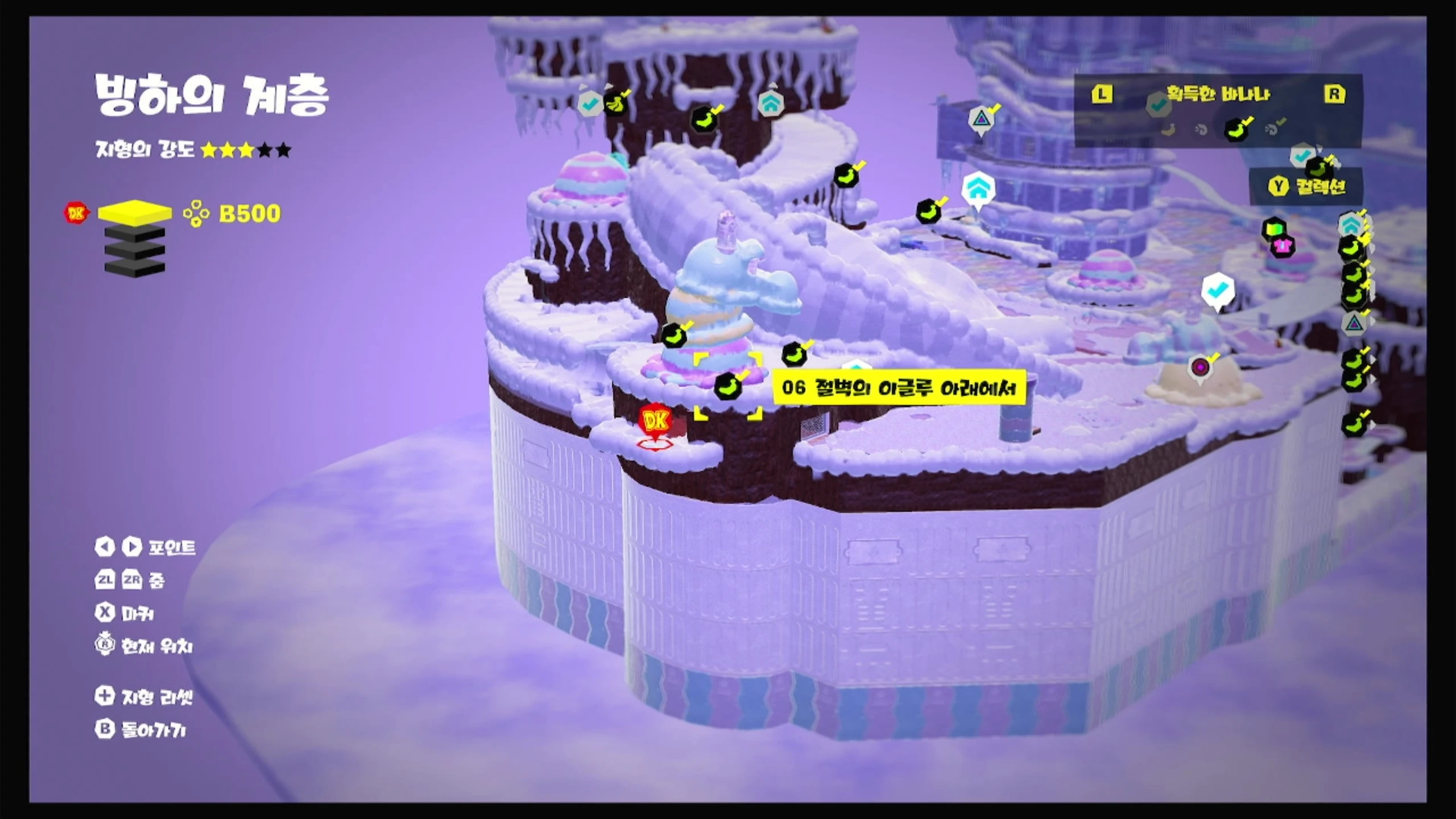
Task: Select the banana bunch map marker
Action: 614,104
